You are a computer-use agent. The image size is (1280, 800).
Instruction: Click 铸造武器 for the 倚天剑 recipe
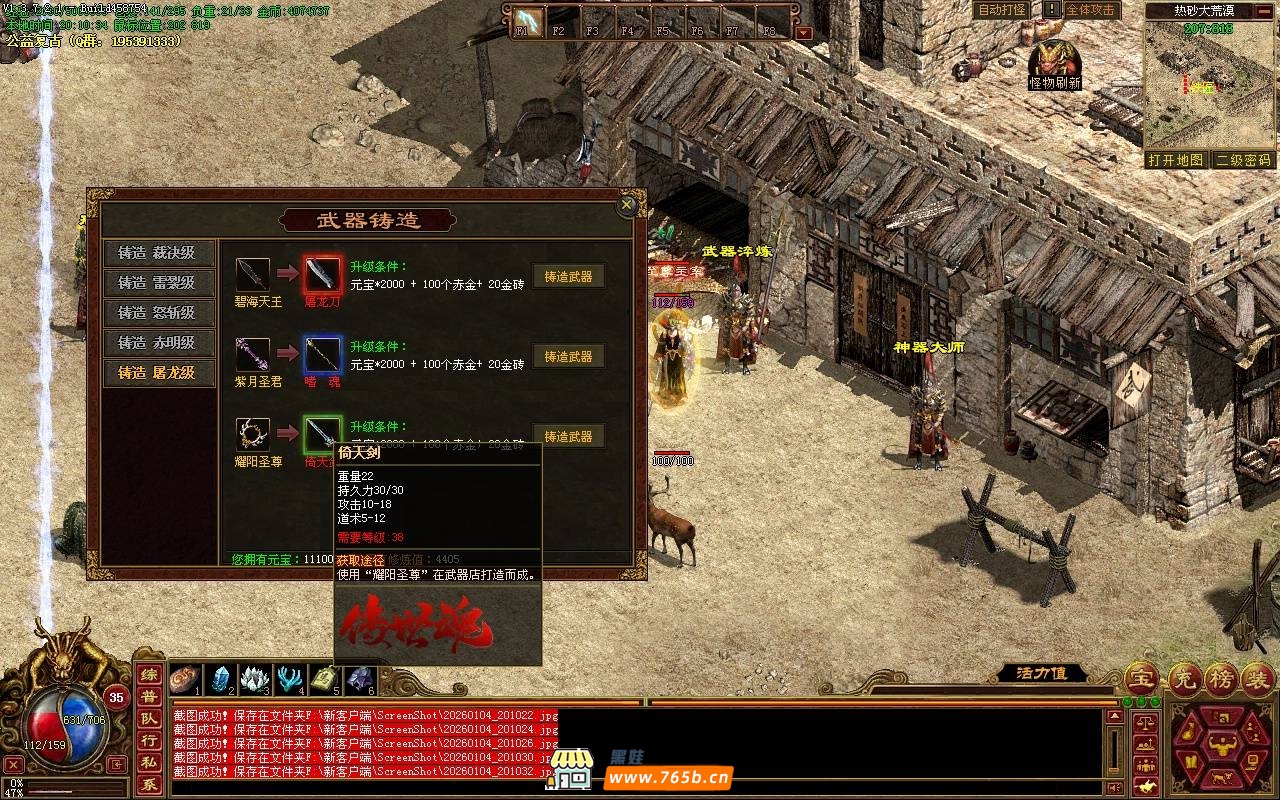coord(568,437)
